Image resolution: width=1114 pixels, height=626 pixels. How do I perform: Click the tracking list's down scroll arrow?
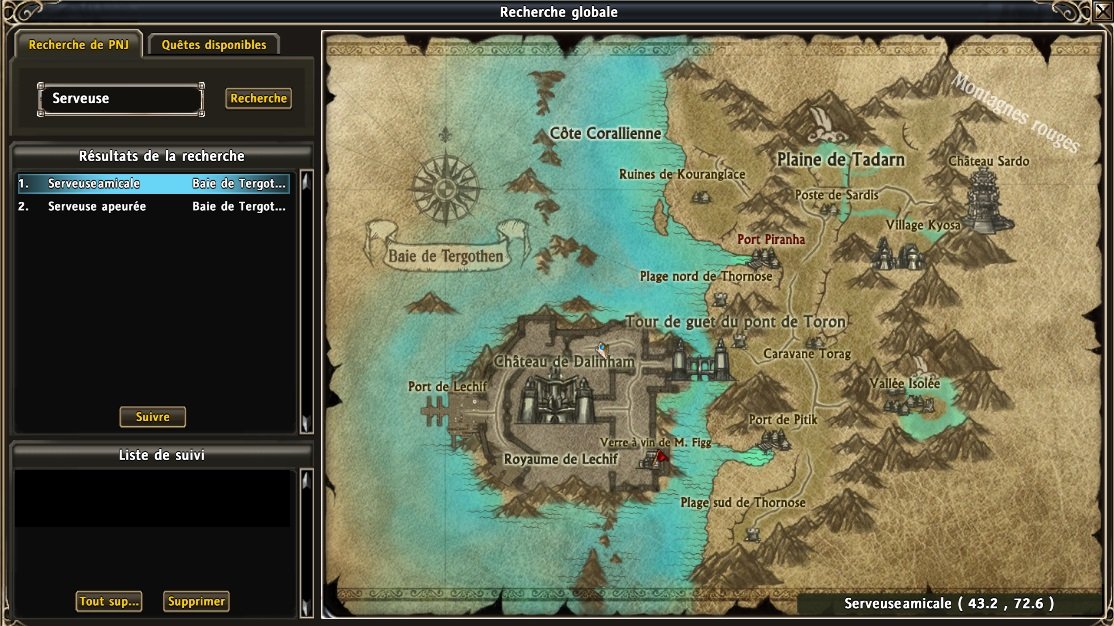[307, 606]
